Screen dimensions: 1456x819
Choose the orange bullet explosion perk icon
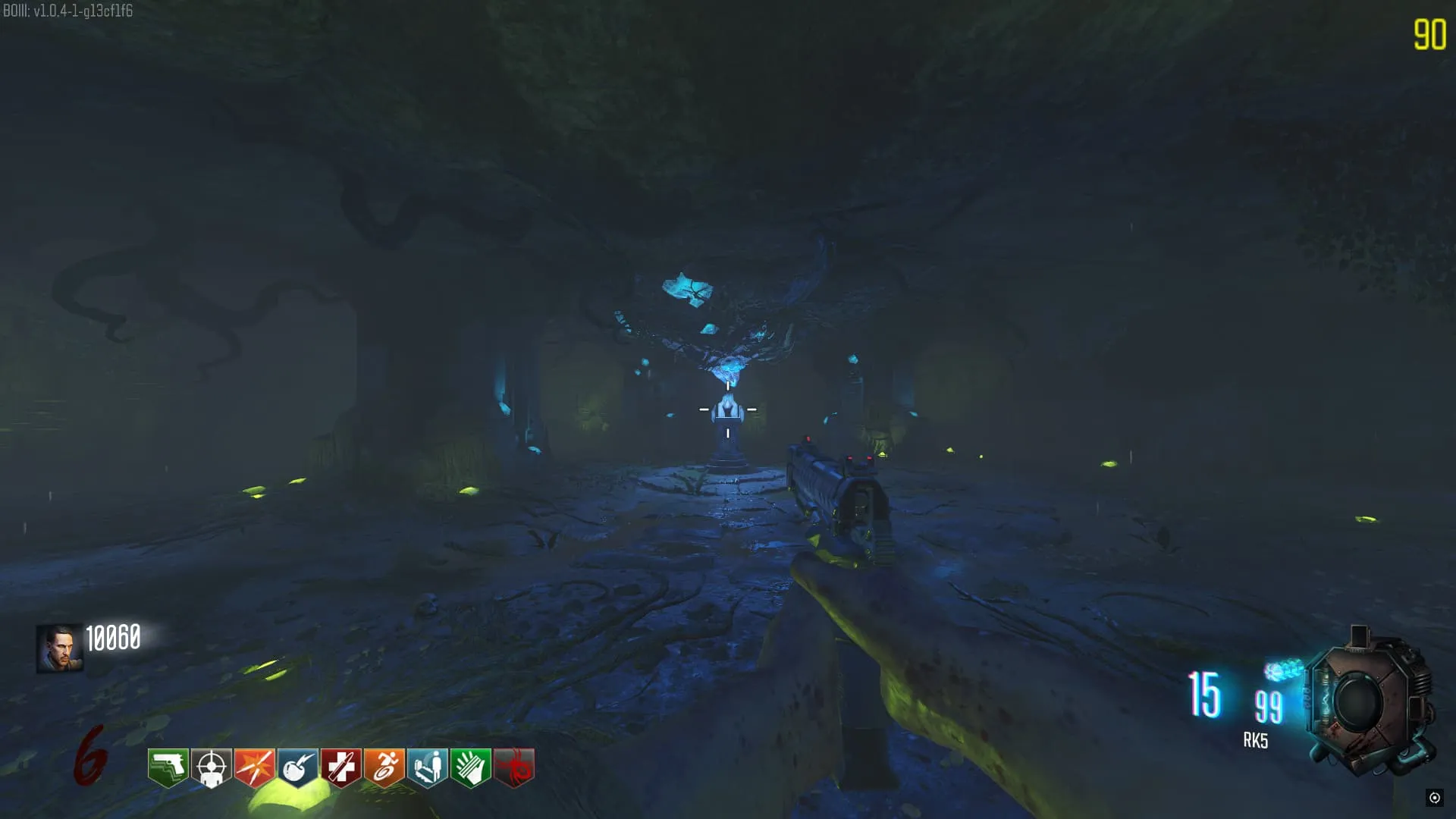(x=255, y=767)
